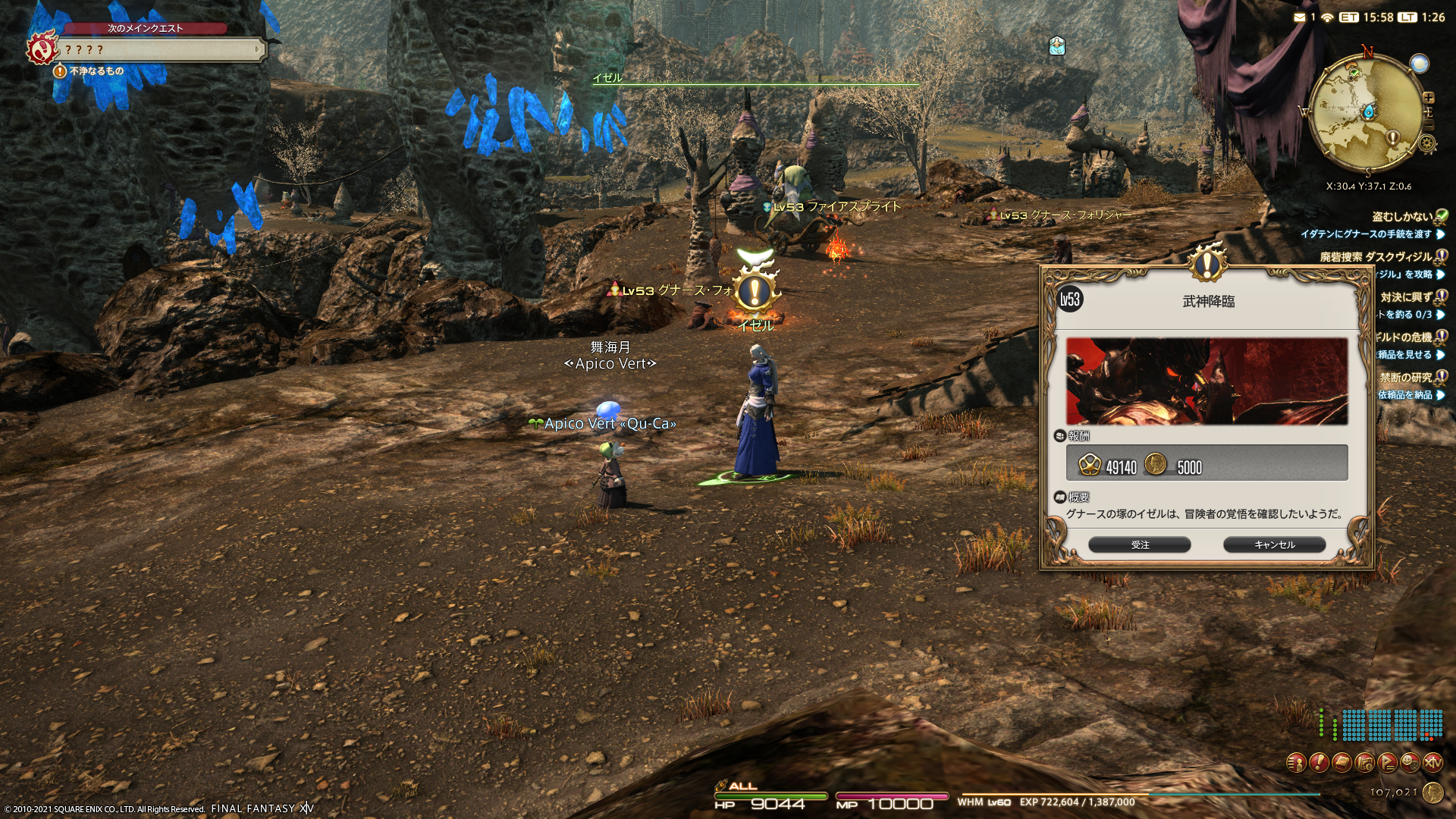Image resolution: width=1456 pixels, height=819 pixels.
Task: Open the Party flag icon menu
Action: pos(1387,762)
